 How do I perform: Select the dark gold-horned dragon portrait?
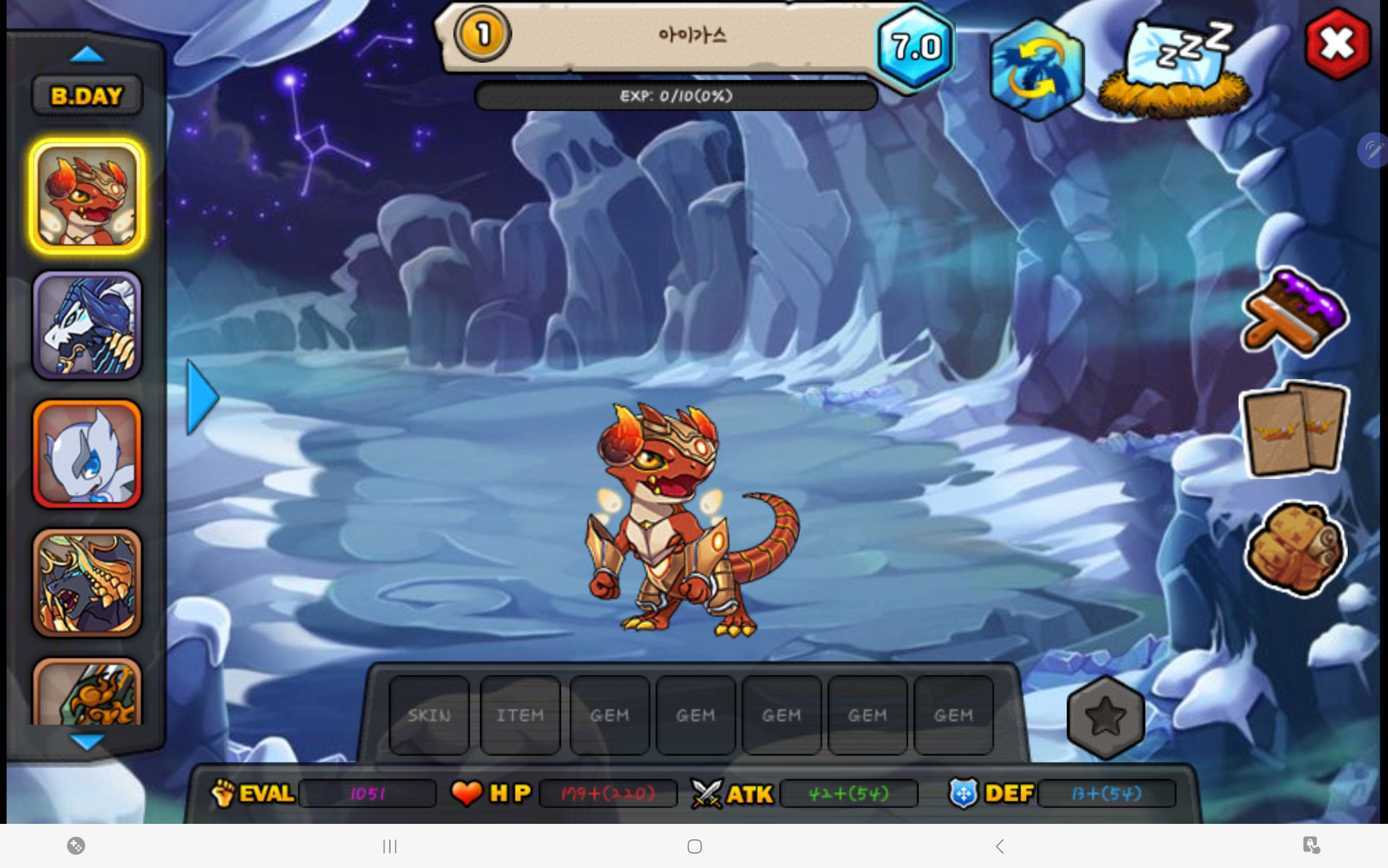coord(87,583)
